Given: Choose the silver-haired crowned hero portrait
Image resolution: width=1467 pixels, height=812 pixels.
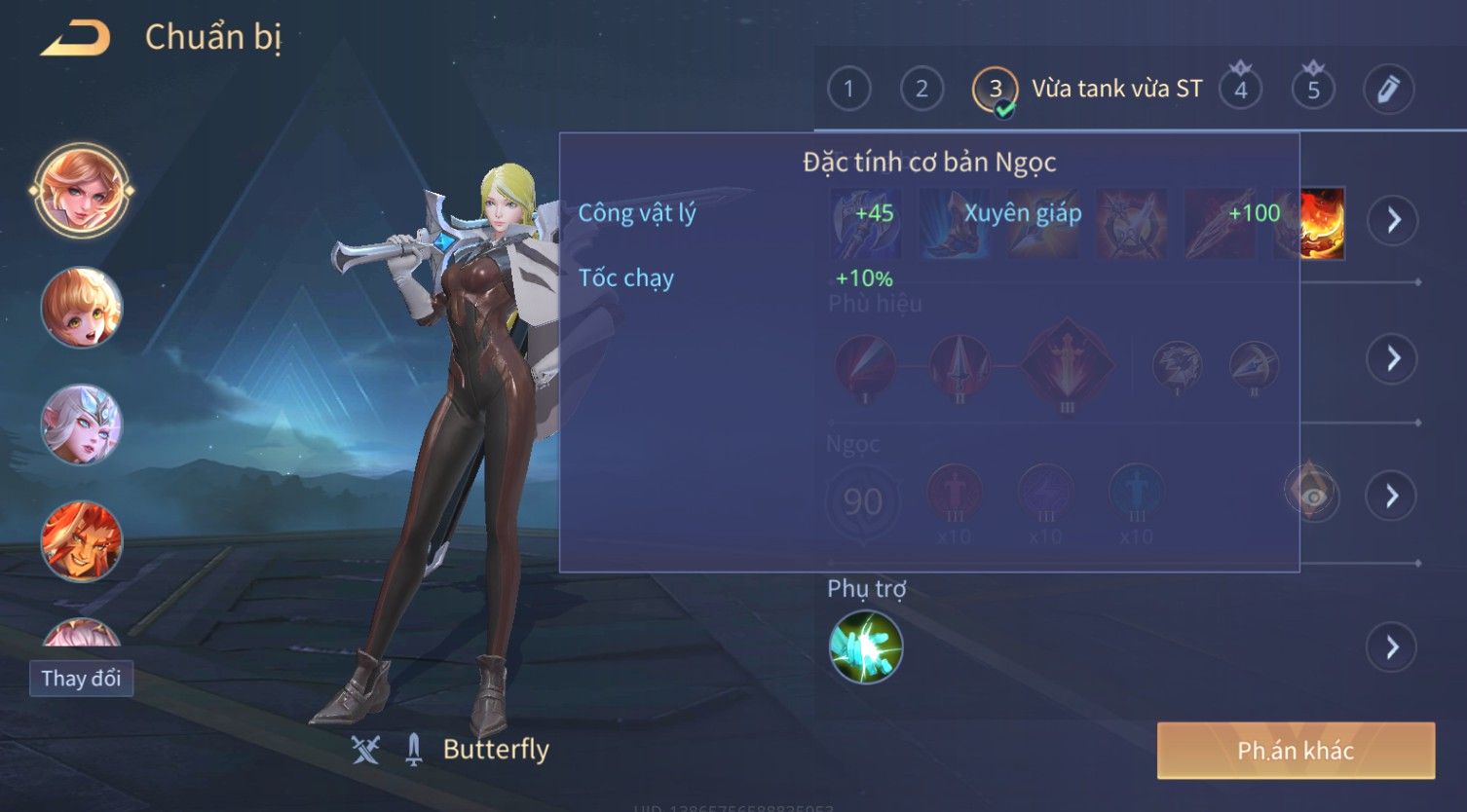Looking at the screenshot, I should coord(81,424).
